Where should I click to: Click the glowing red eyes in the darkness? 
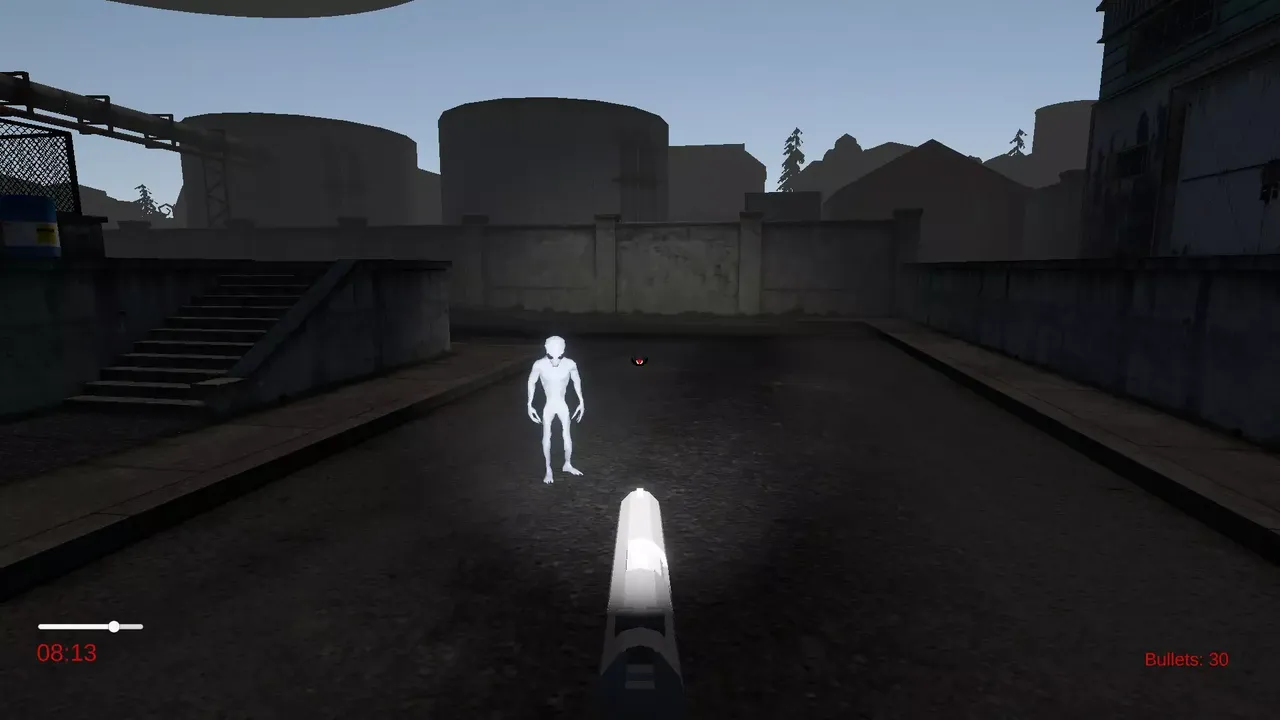click(x=637, y=359)
